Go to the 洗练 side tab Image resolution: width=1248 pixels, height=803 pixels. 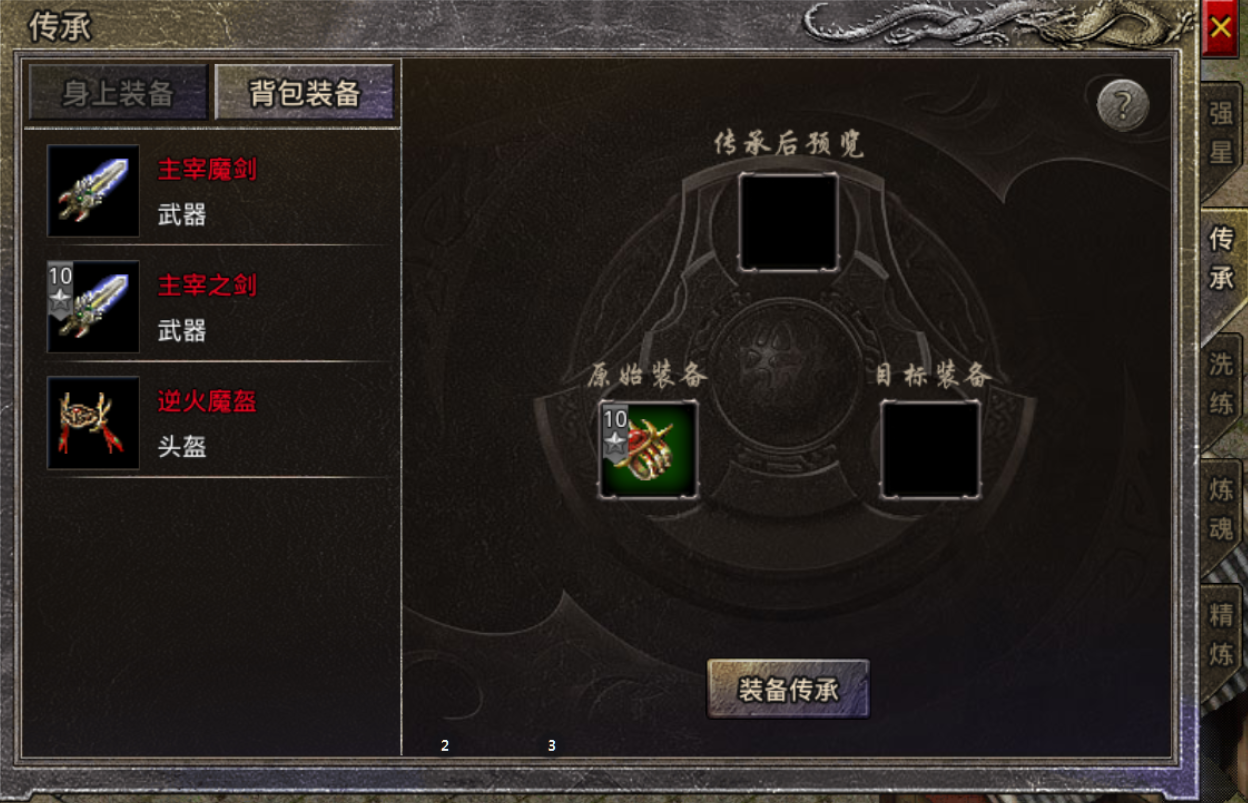pos(1221,384)
